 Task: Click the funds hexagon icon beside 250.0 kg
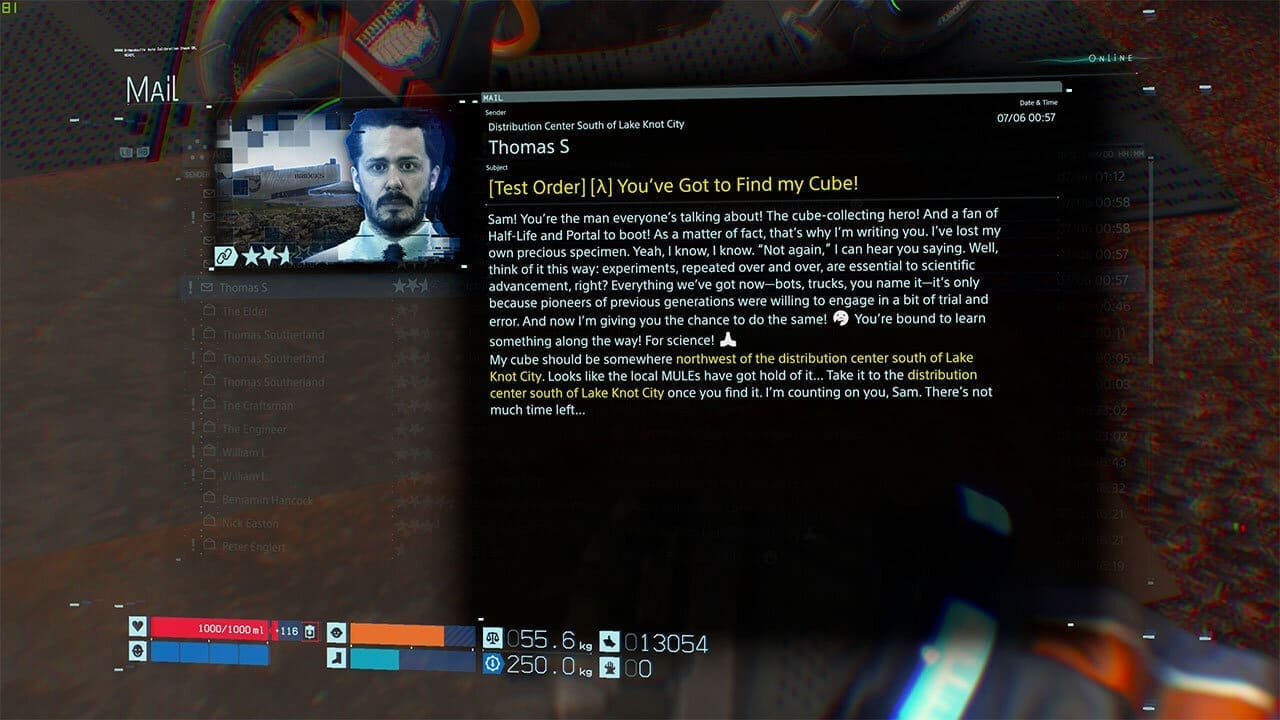point(492,663)
